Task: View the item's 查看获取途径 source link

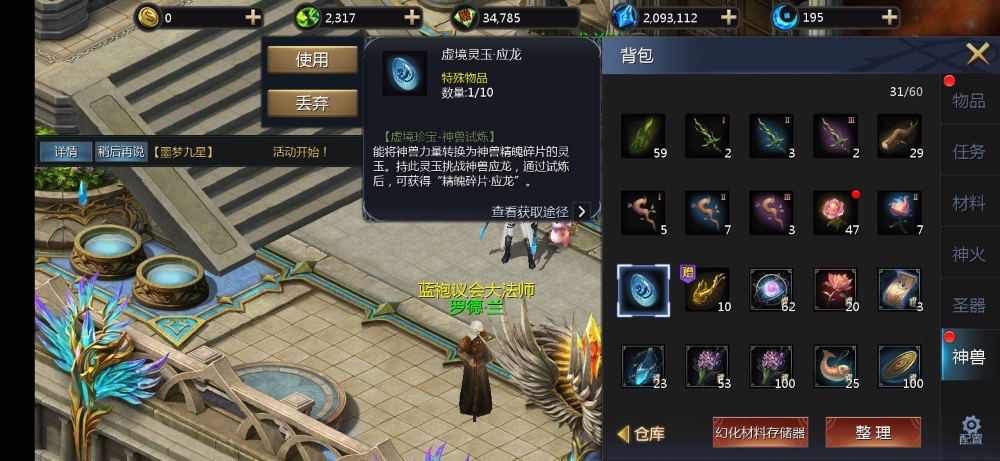Action: 538,211
